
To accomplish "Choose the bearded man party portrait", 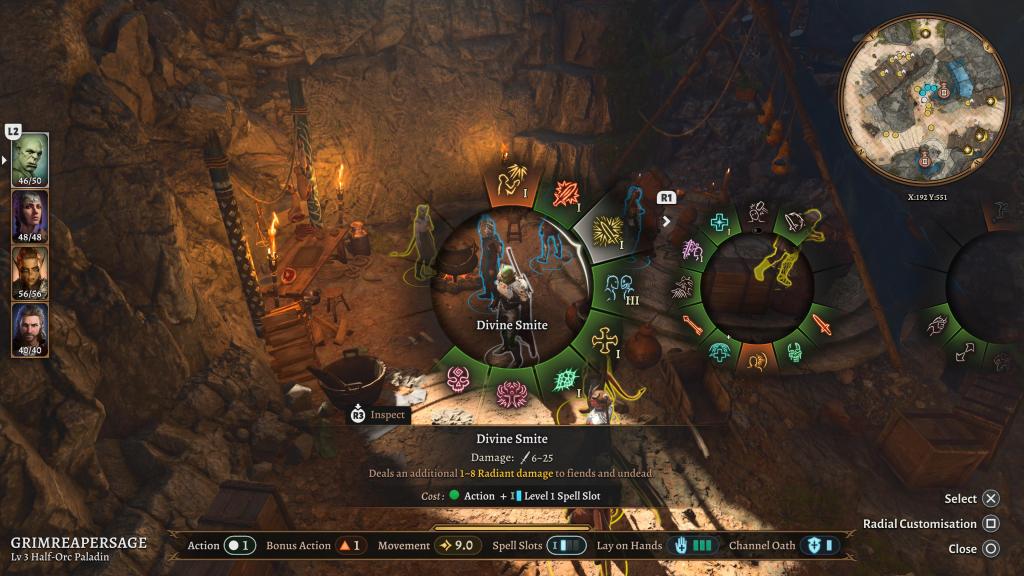I will 29,329.
